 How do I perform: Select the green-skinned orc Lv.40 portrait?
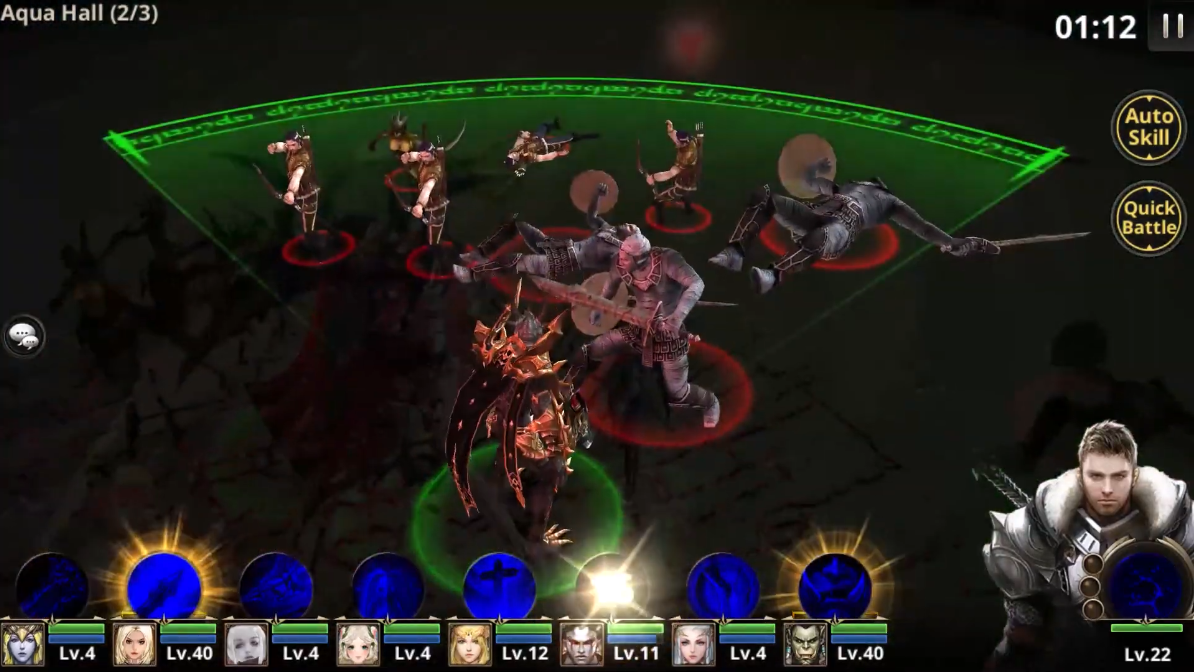(805, 645)
